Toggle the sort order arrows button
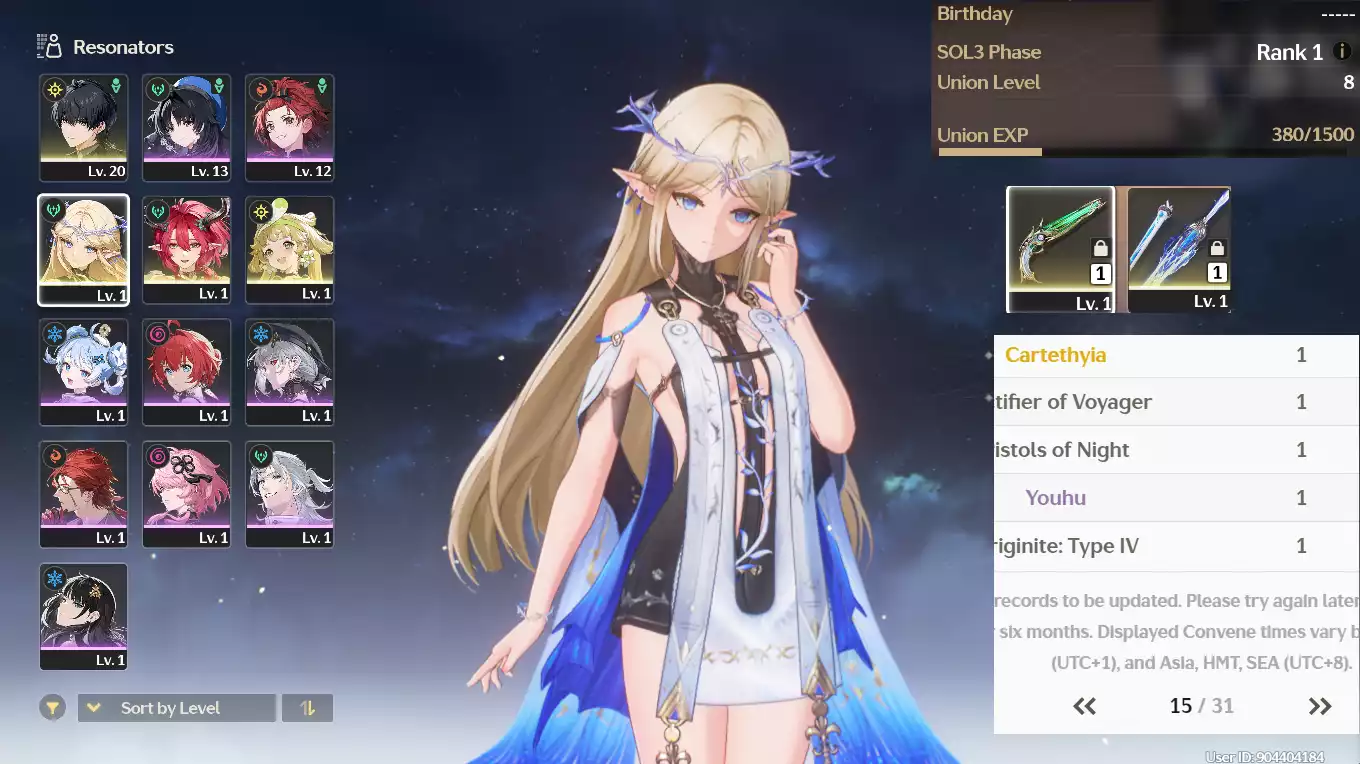Viewport: 1360px width, 764px height. click(307, 708)
